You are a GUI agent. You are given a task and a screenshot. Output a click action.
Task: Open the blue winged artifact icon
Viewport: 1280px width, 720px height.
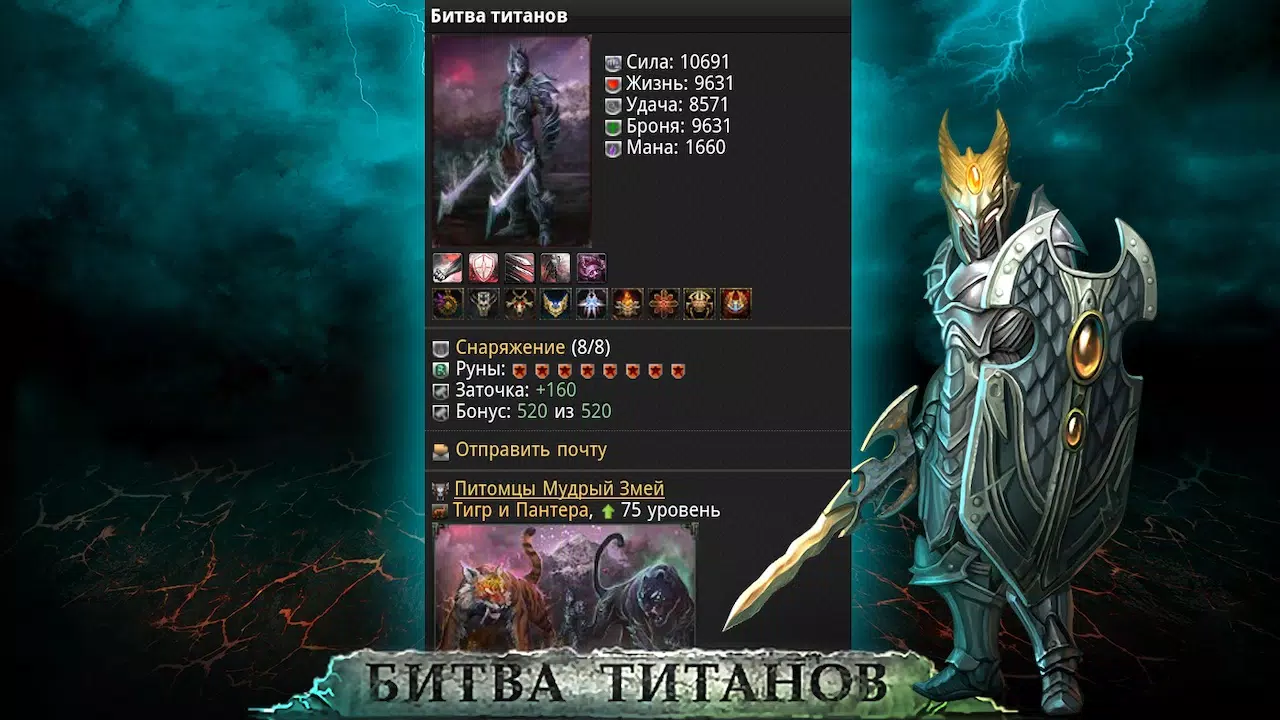point(555,302)
